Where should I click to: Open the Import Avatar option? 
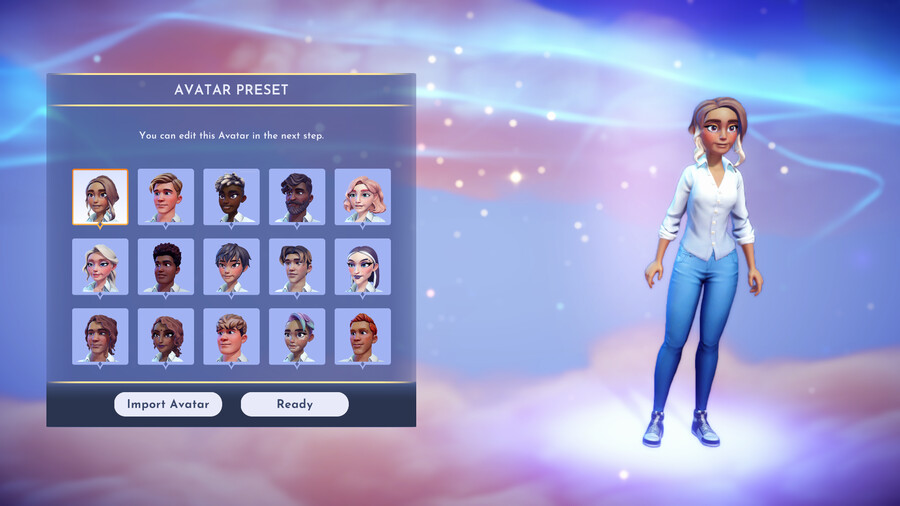pyautogui.click(x=168, y=404)
